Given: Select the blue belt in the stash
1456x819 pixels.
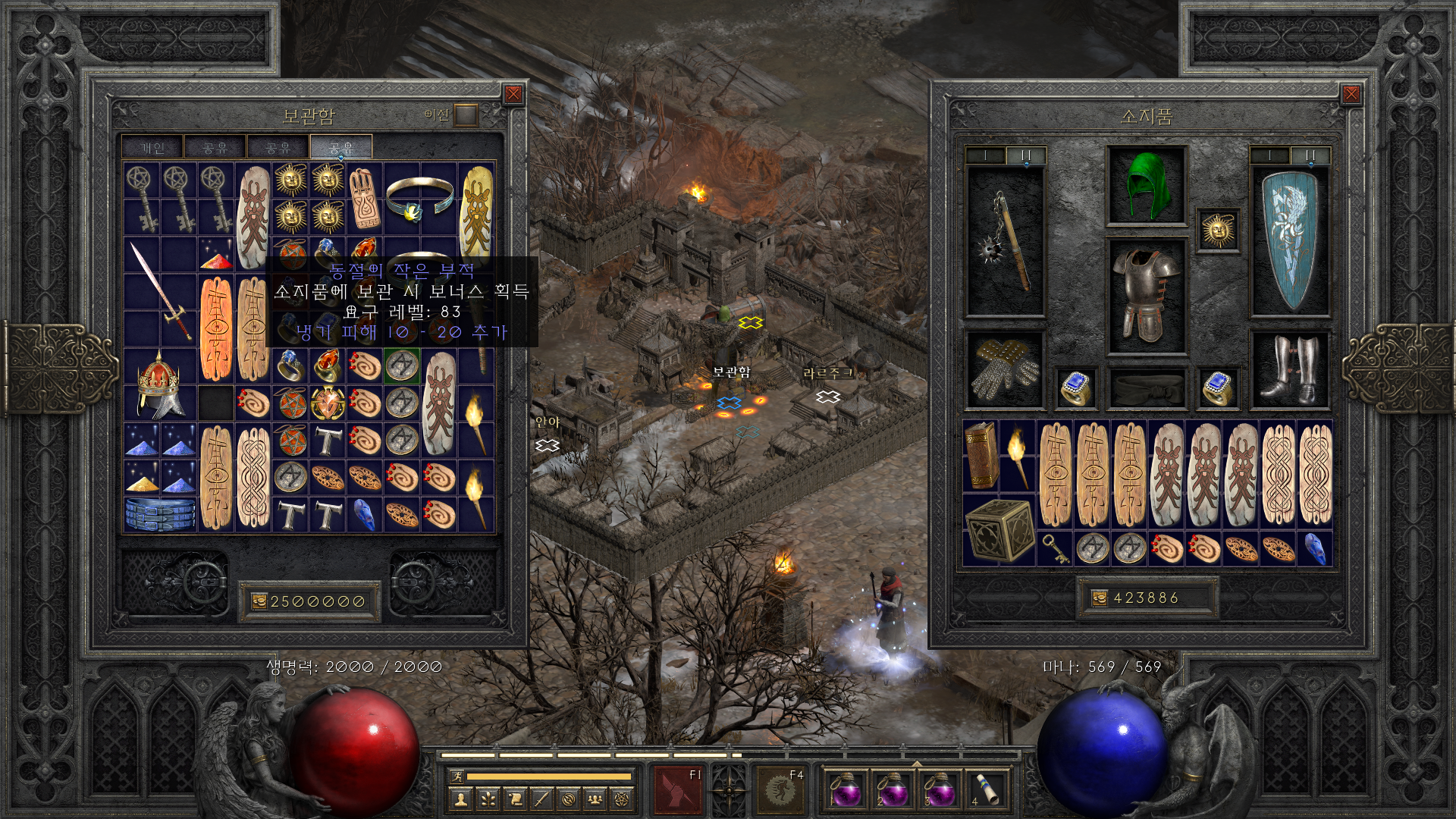Looking at the screenshot, I should pyautogui.click(x=160, y=513).
